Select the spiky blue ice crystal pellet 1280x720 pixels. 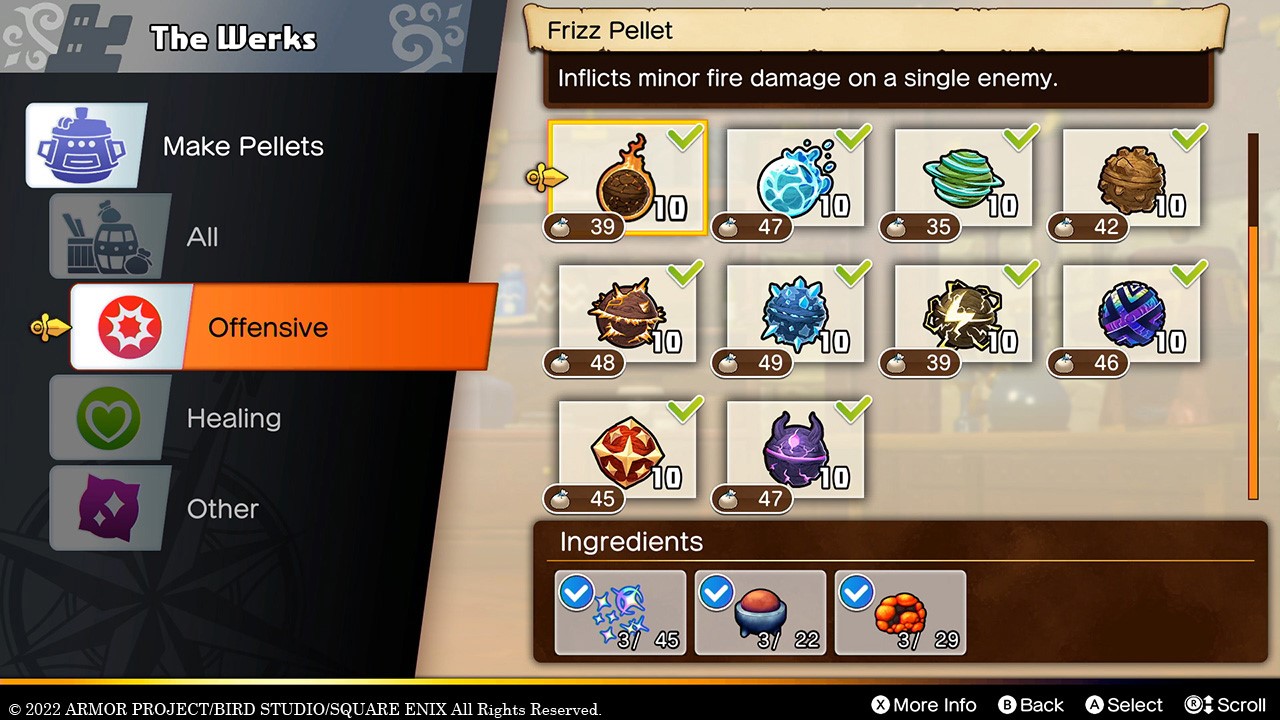[x=796, y=316]
